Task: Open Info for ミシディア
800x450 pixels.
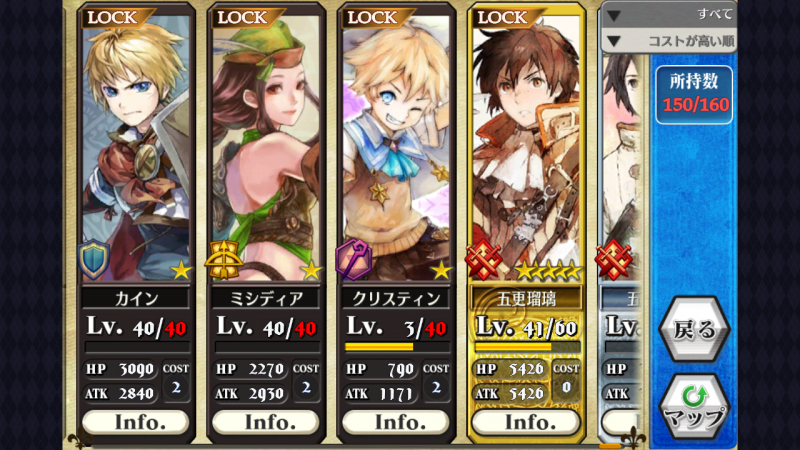Action: [265, 422]
